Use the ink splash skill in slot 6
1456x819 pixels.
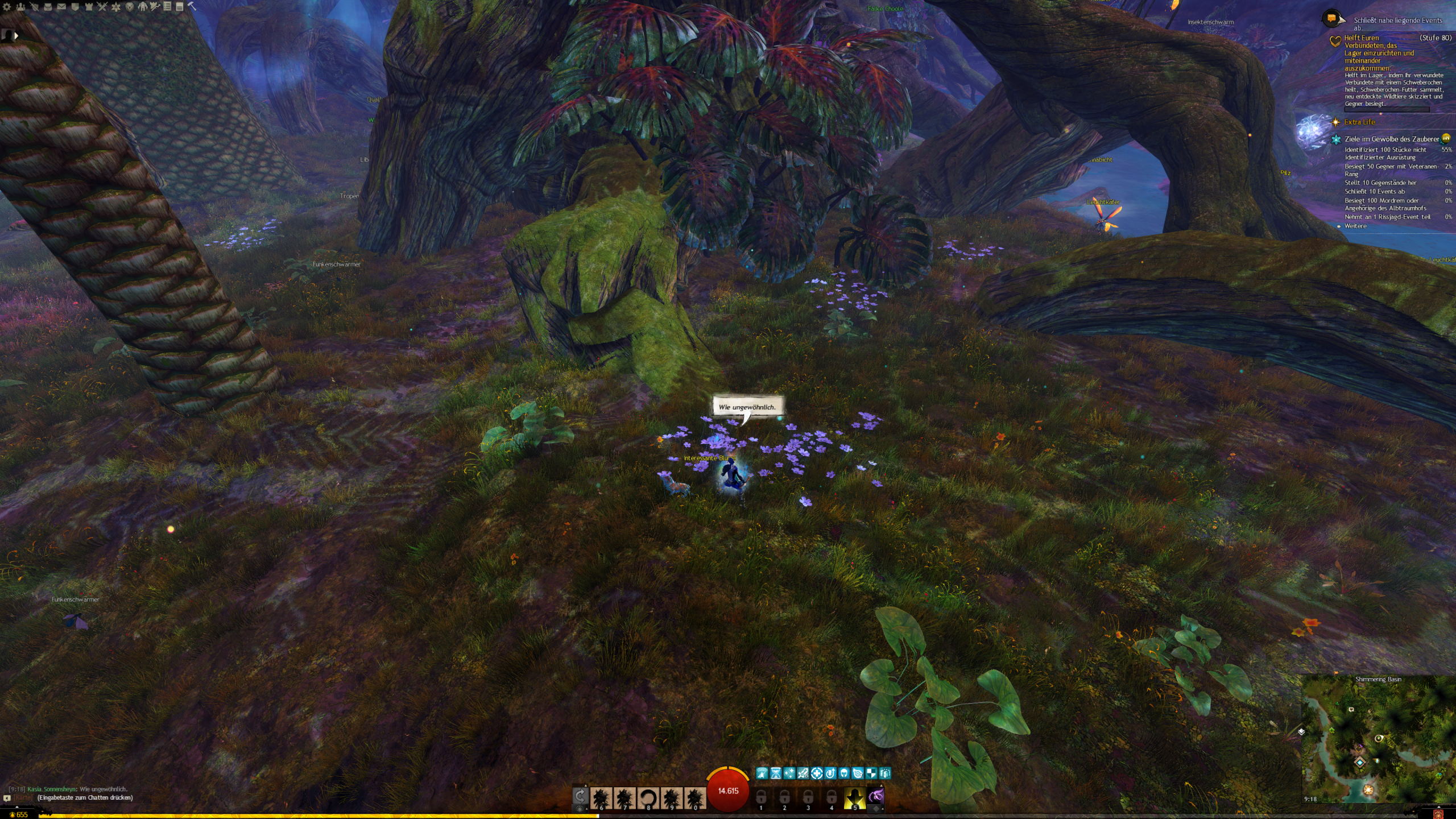coord(601,798)
